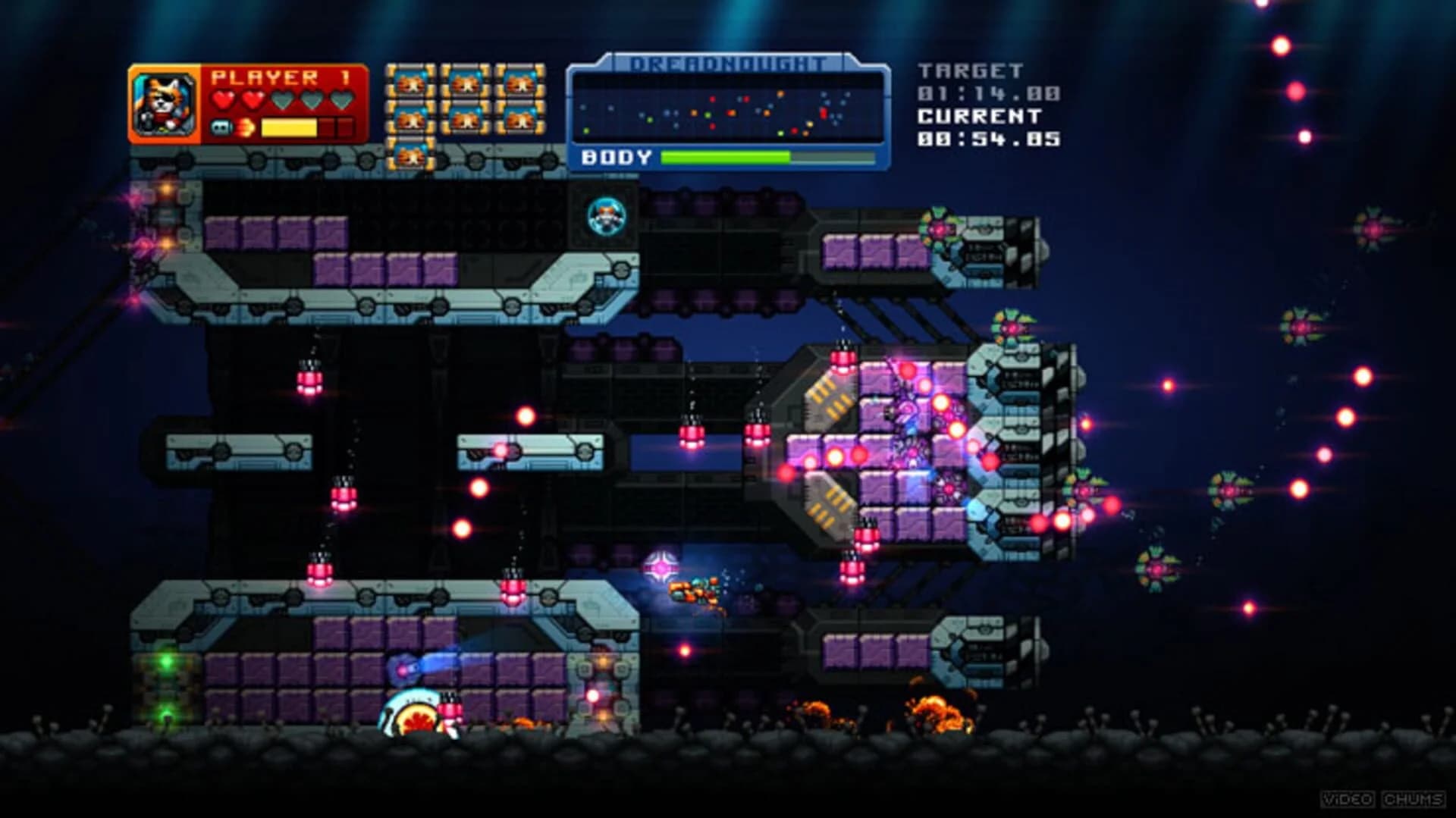
Task: Click the BODY label on the boss panel
Action: 616,157
